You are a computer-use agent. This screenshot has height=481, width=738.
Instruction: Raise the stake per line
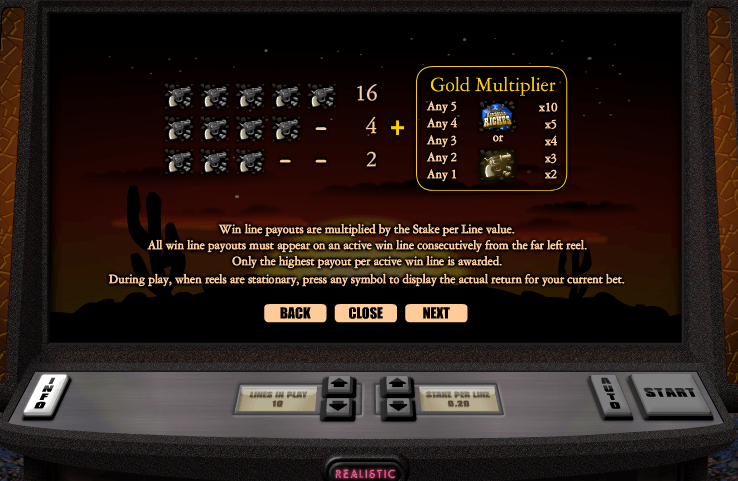[x=396, y=385]
